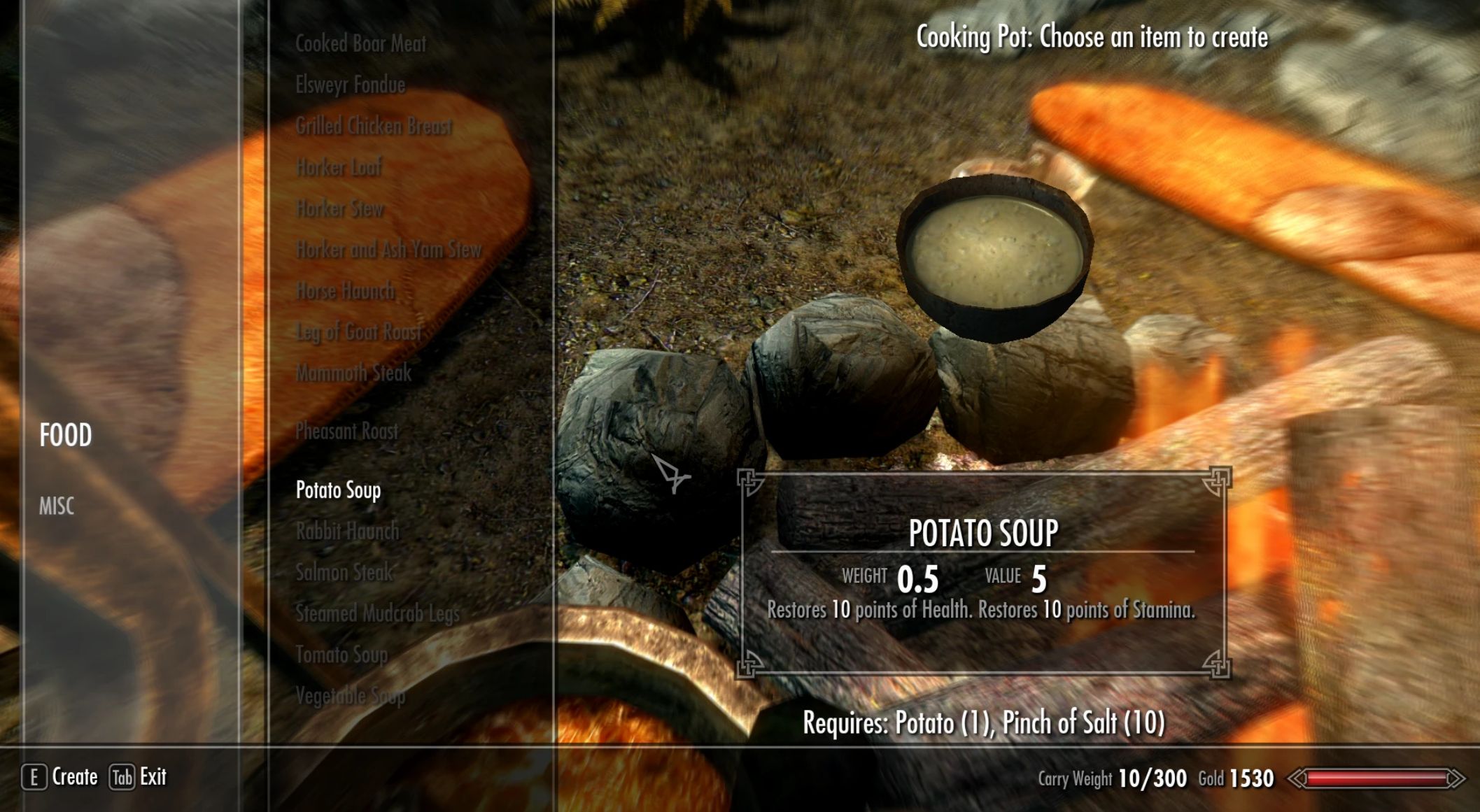Pick the Mammoth Steak recipe
The image size is (1480, 812).
tap(353, 373)
